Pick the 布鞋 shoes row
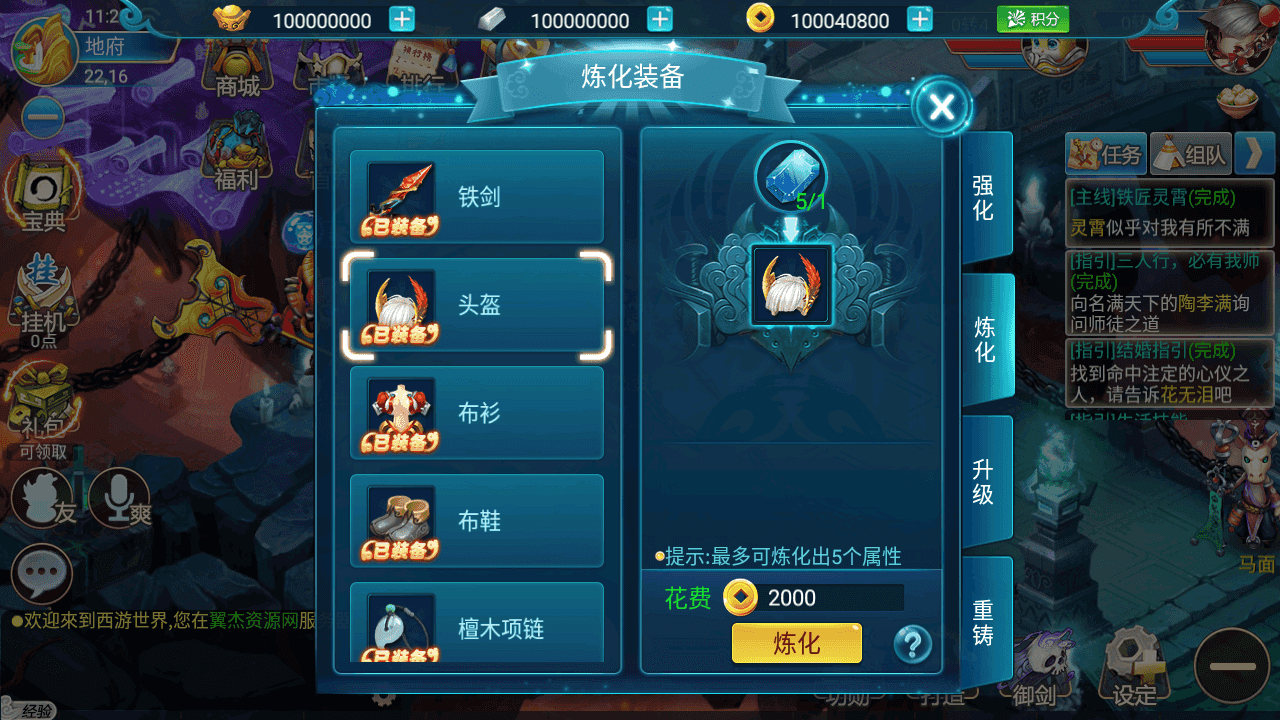The image size is (1280, 720). (x=477, y=521)
